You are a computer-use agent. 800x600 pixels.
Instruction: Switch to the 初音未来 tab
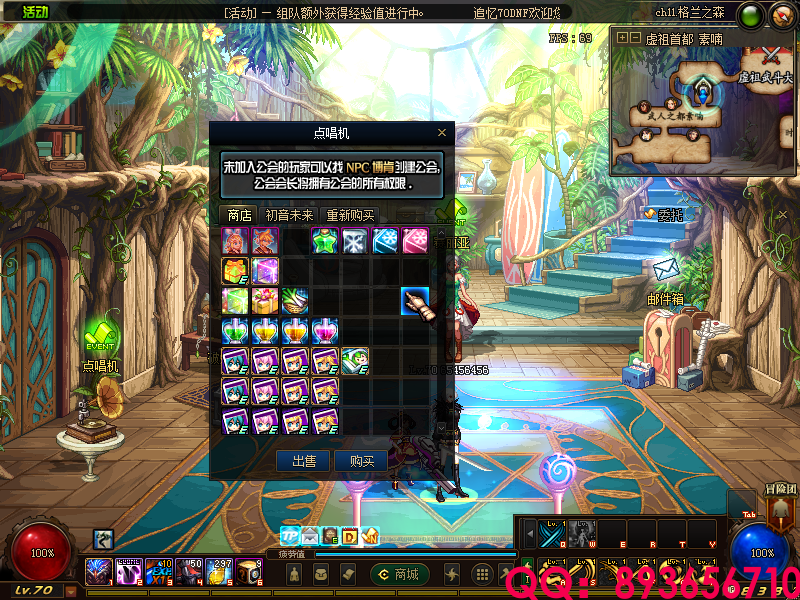click(289, 215)
